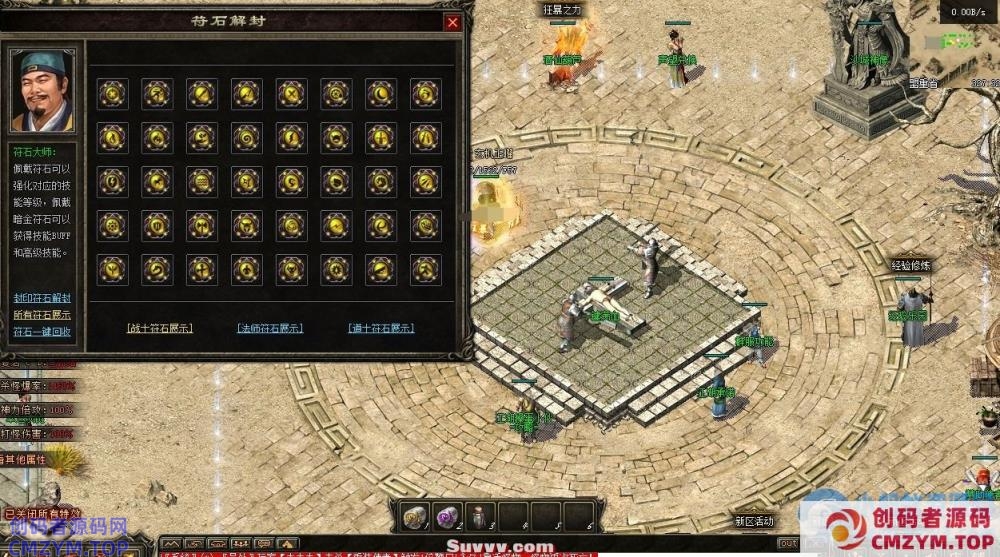
Task: Use the grey scroll in hotbar slot 1
Action: pyautogui.click(x=414, y=518)
